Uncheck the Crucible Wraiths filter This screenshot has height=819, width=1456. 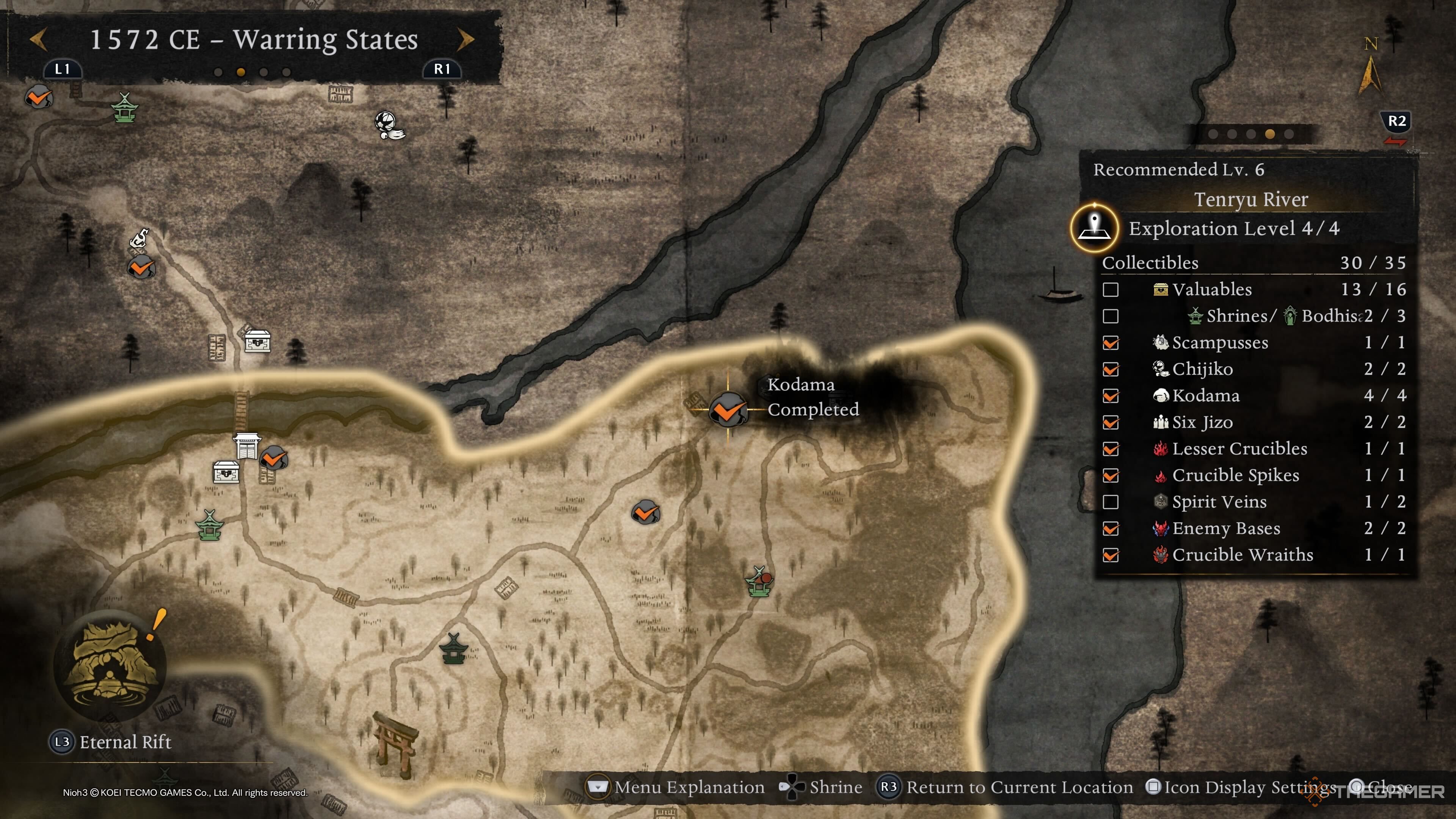click(1111, 555)
